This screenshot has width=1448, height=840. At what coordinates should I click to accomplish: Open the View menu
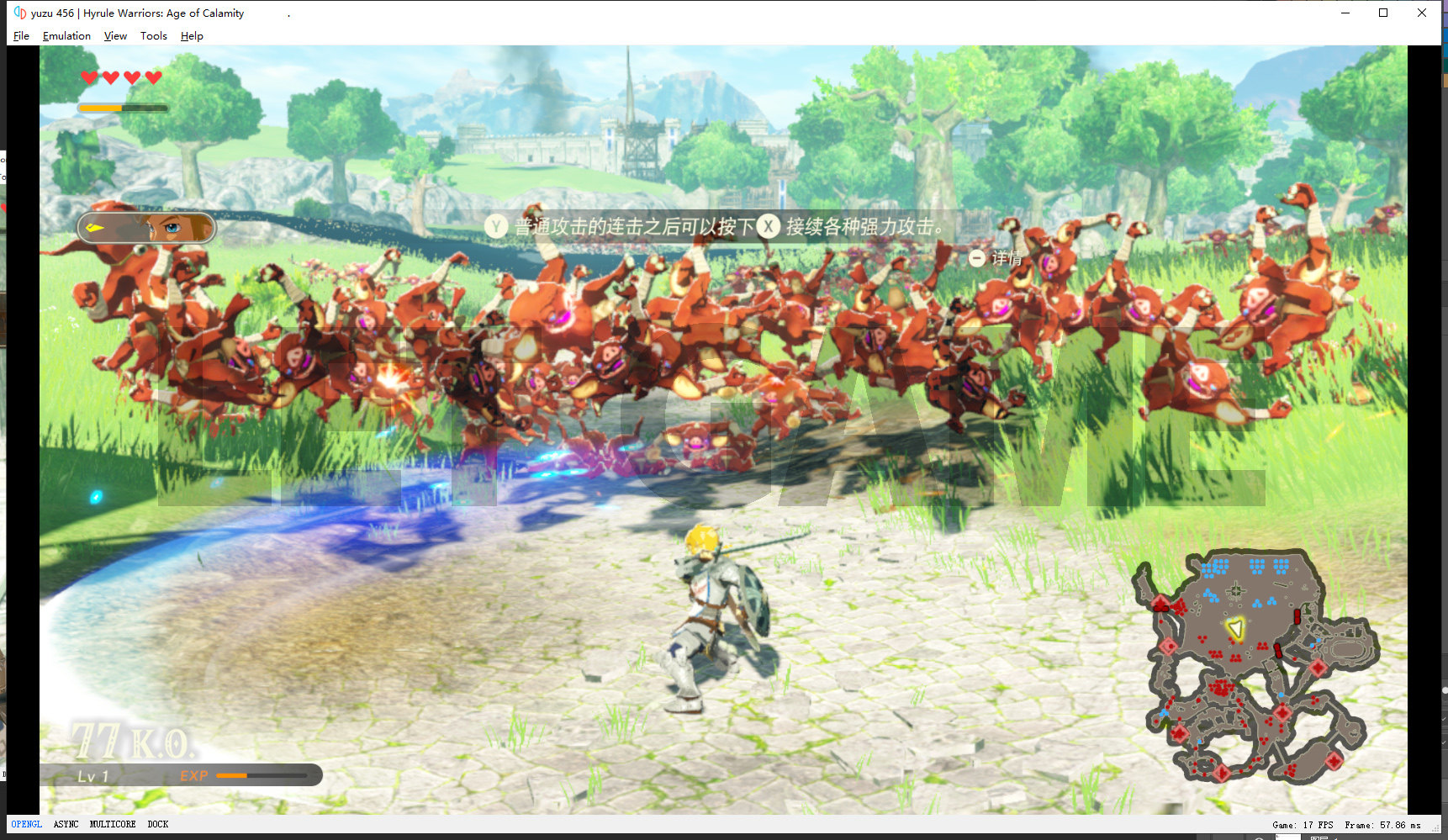pyautogui.click(x=115, y=36)
